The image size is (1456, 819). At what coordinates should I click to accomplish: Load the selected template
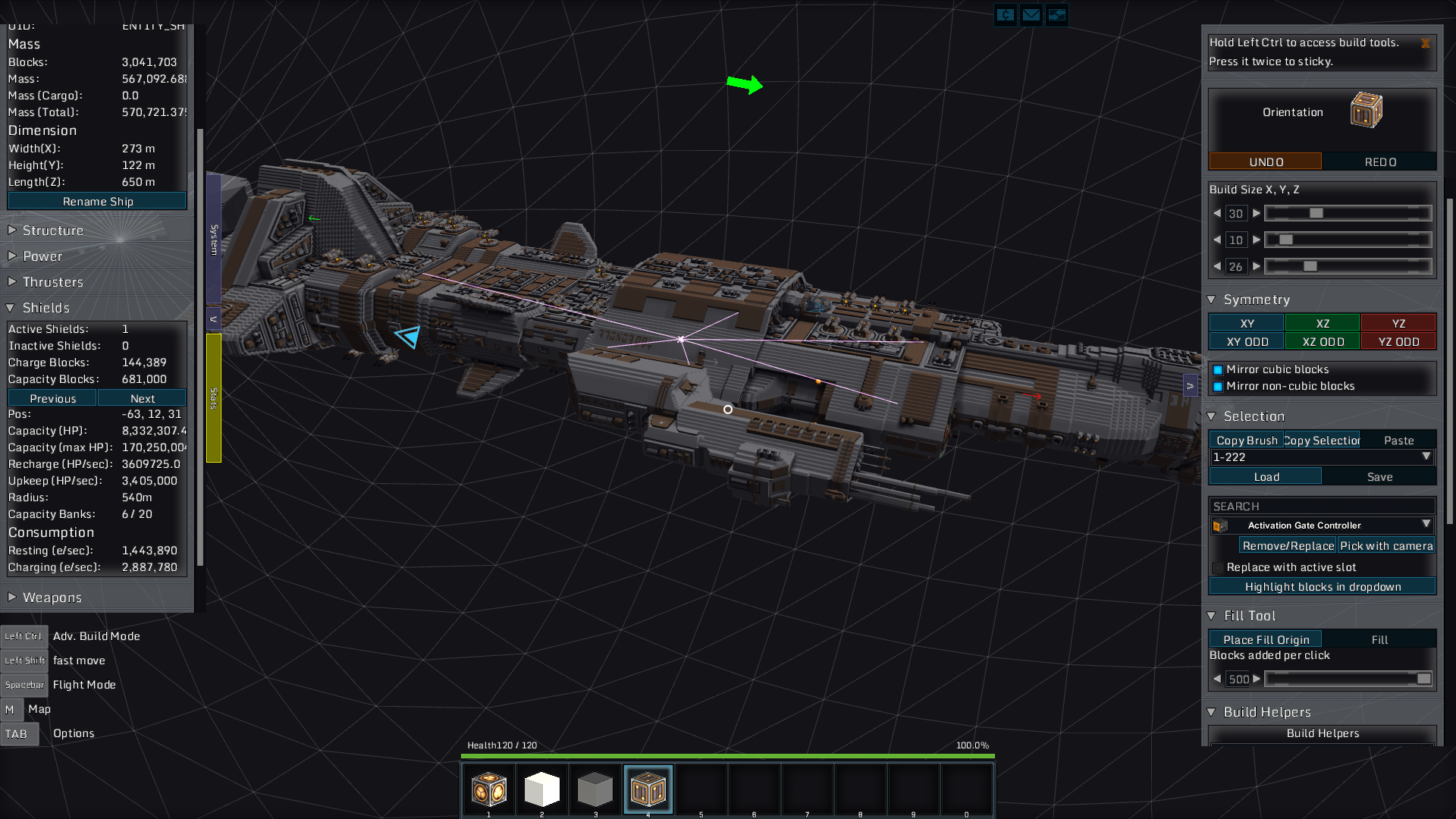(1265, 476)
